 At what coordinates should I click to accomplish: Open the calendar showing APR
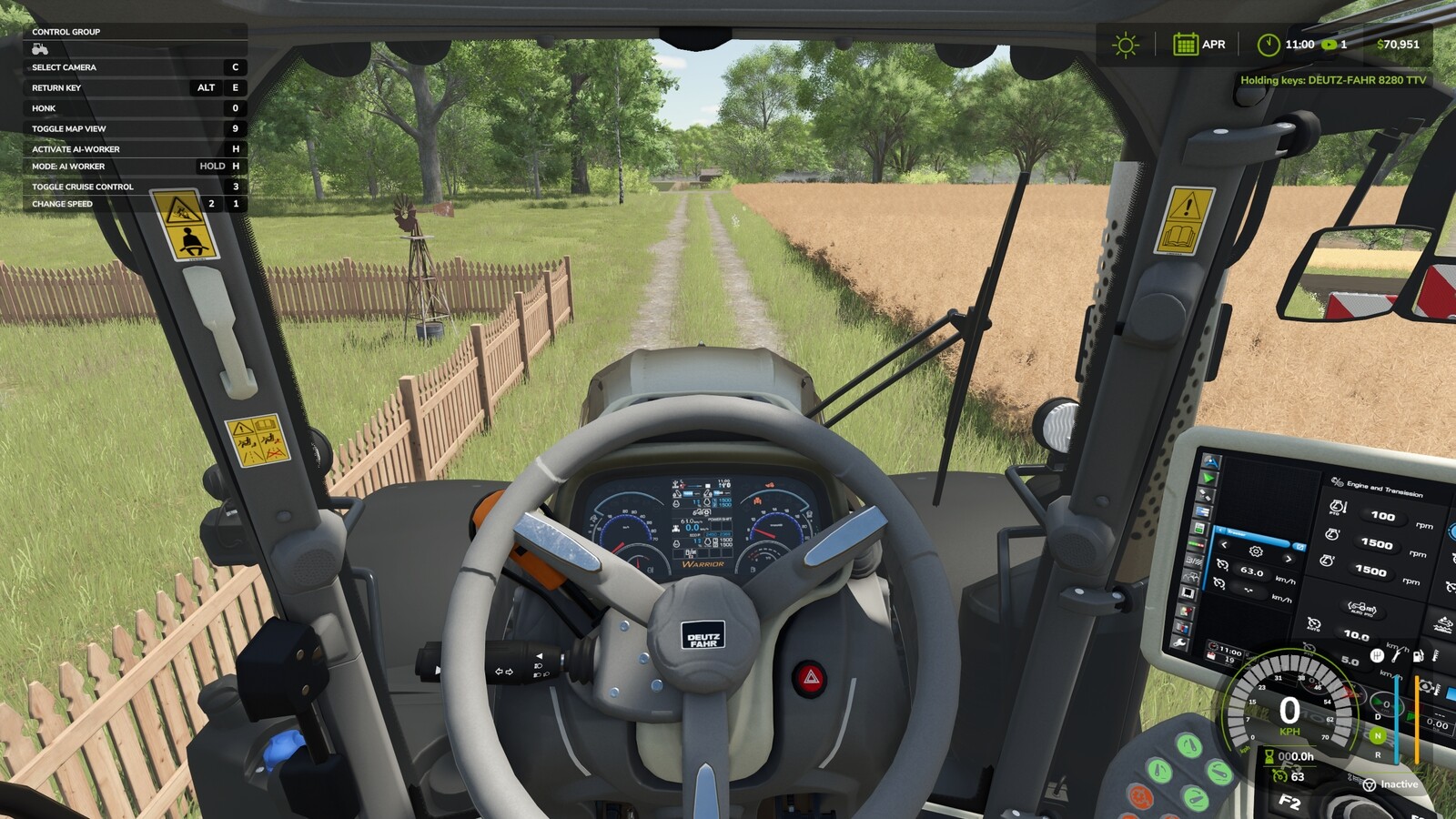pyautogui.click(x=1186, y=44)
